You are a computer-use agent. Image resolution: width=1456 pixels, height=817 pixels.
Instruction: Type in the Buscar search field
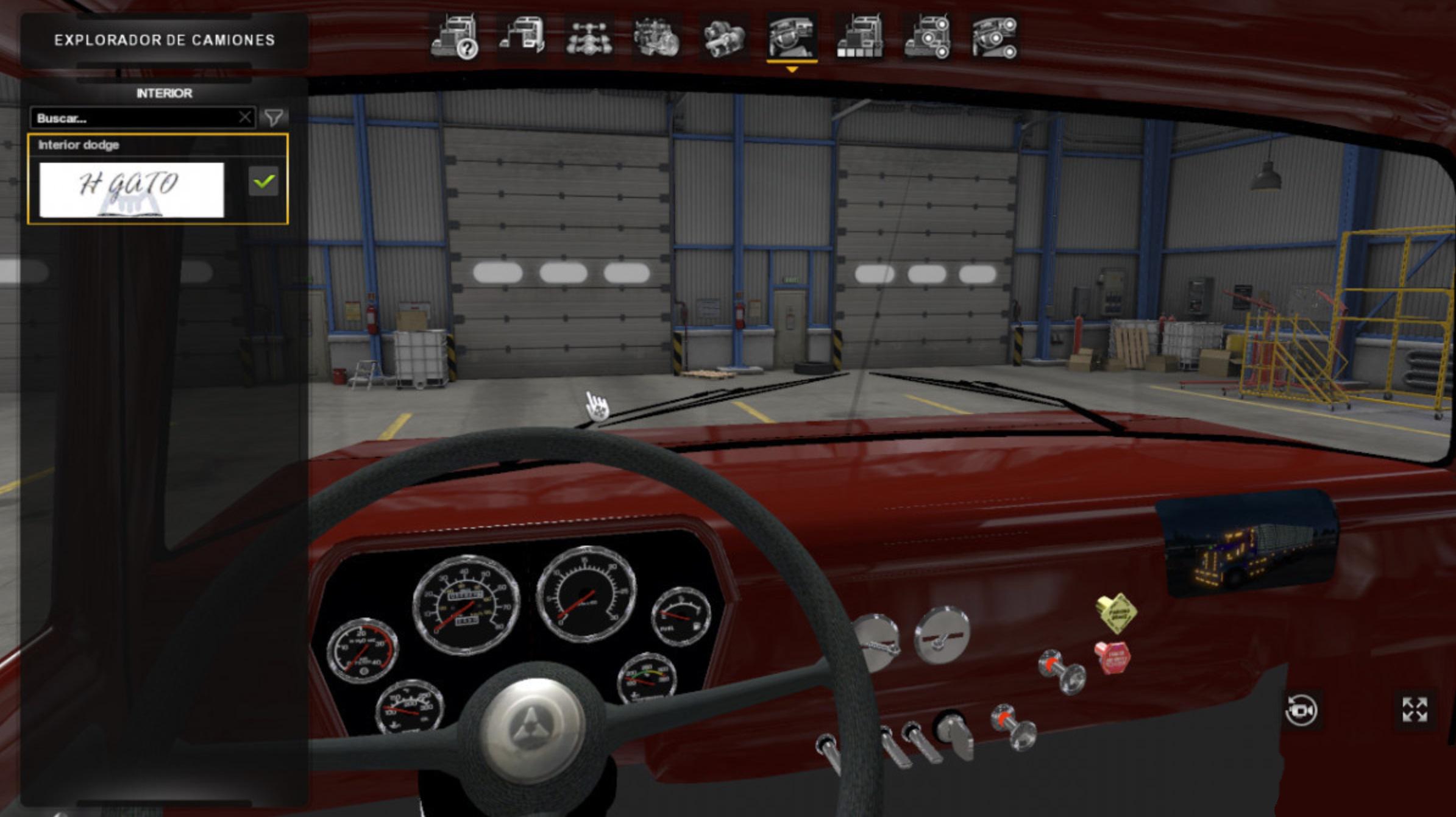point(134,118)
